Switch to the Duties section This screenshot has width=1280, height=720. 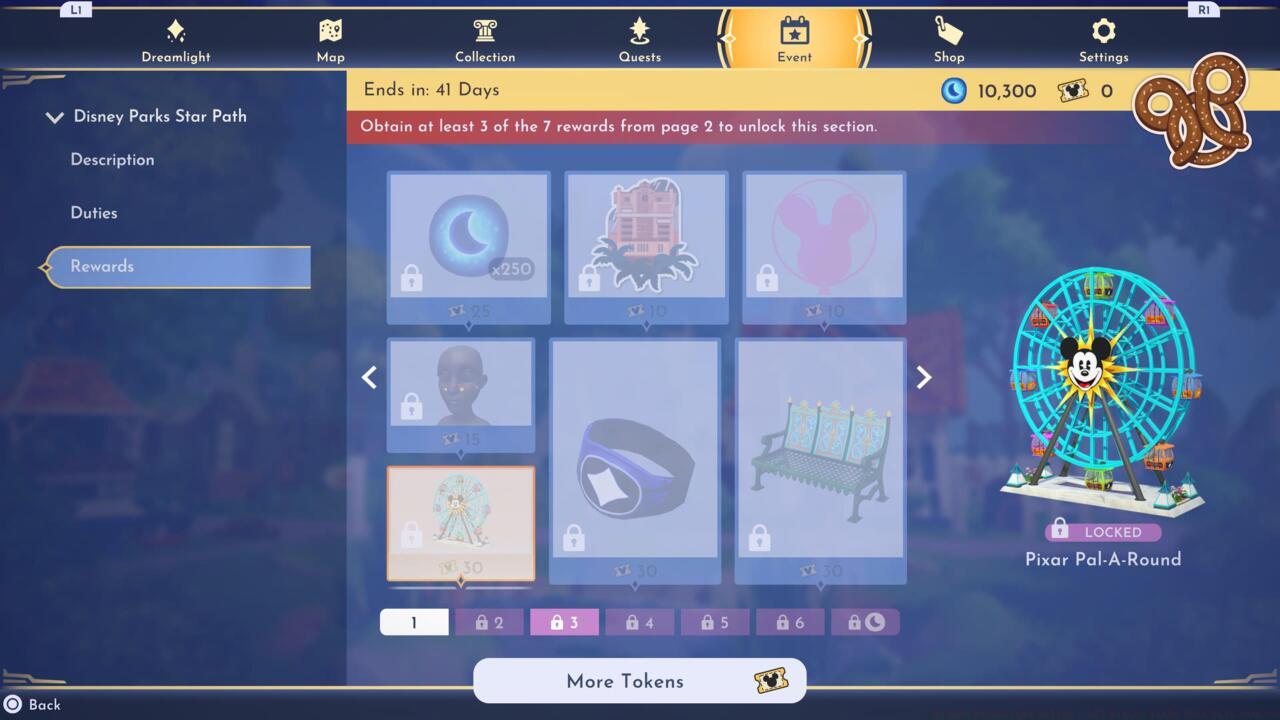pyautogui.click(x=94, y=212)
